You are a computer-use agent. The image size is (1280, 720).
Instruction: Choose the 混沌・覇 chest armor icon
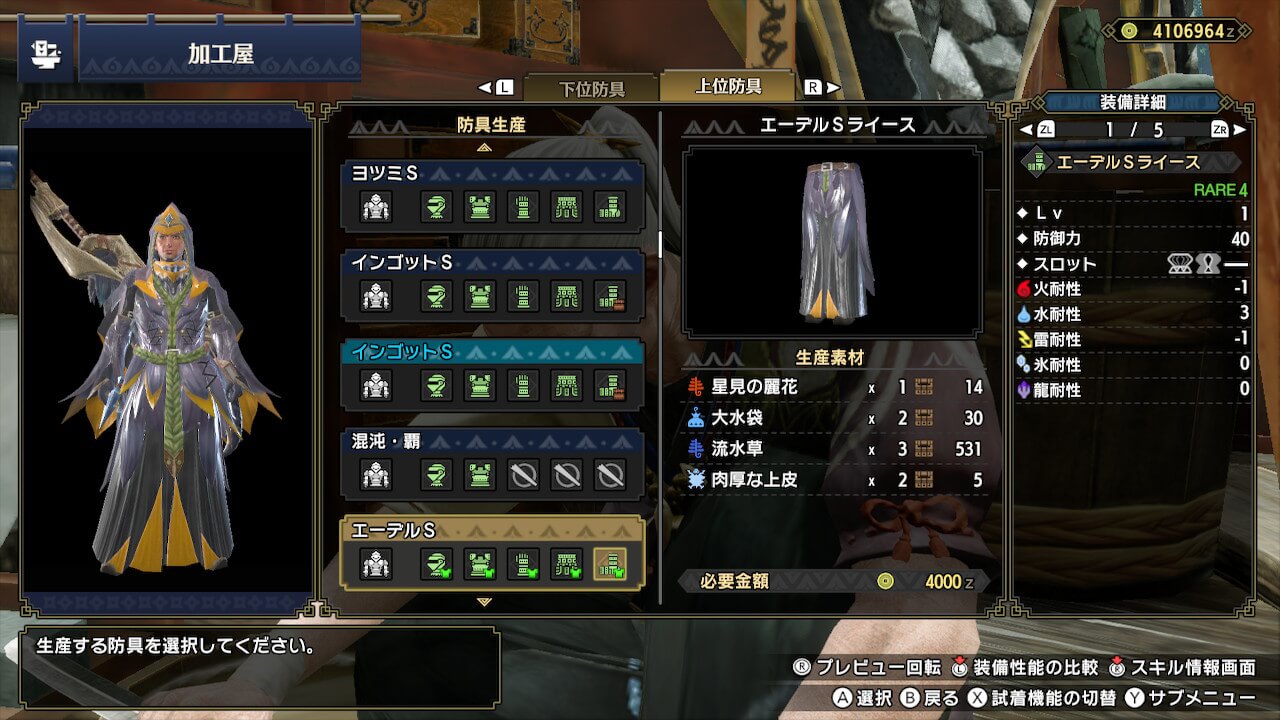479,475
